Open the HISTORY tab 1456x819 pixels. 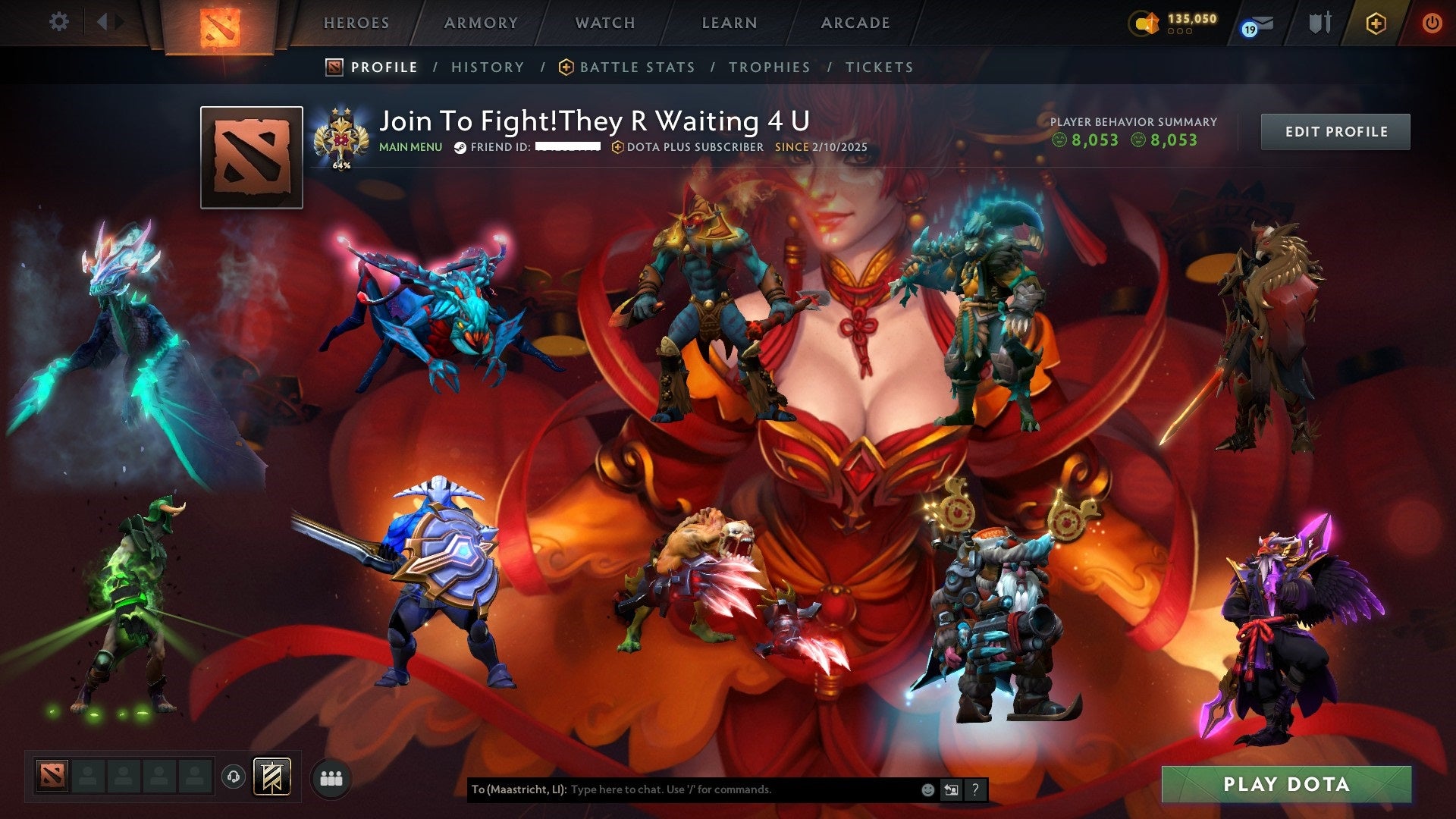click(487, 67)
